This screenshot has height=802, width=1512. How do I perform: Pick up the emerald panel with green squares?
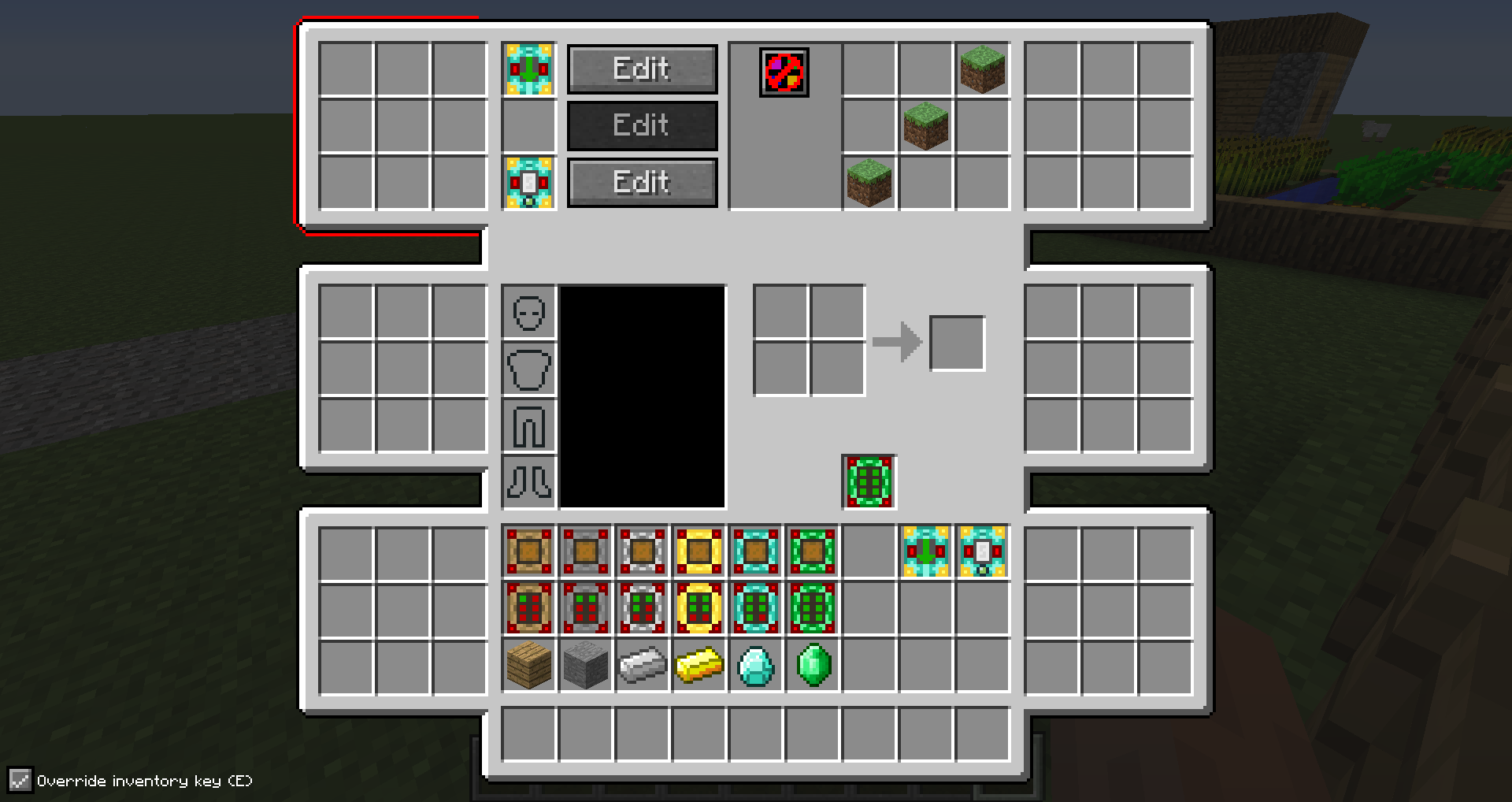click(x=812, y=608)
